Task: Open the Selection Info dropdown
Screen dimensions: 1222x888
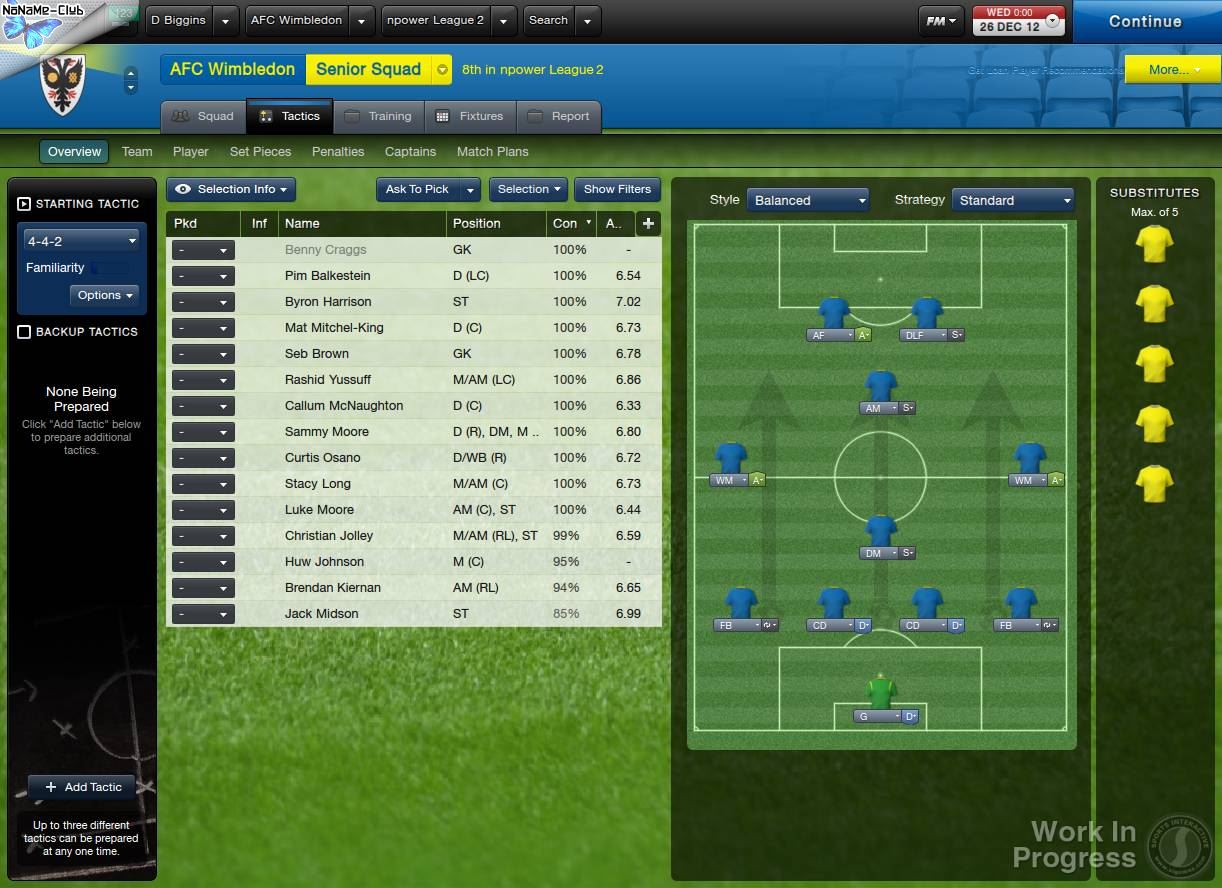Action: (x=232, y=189)
